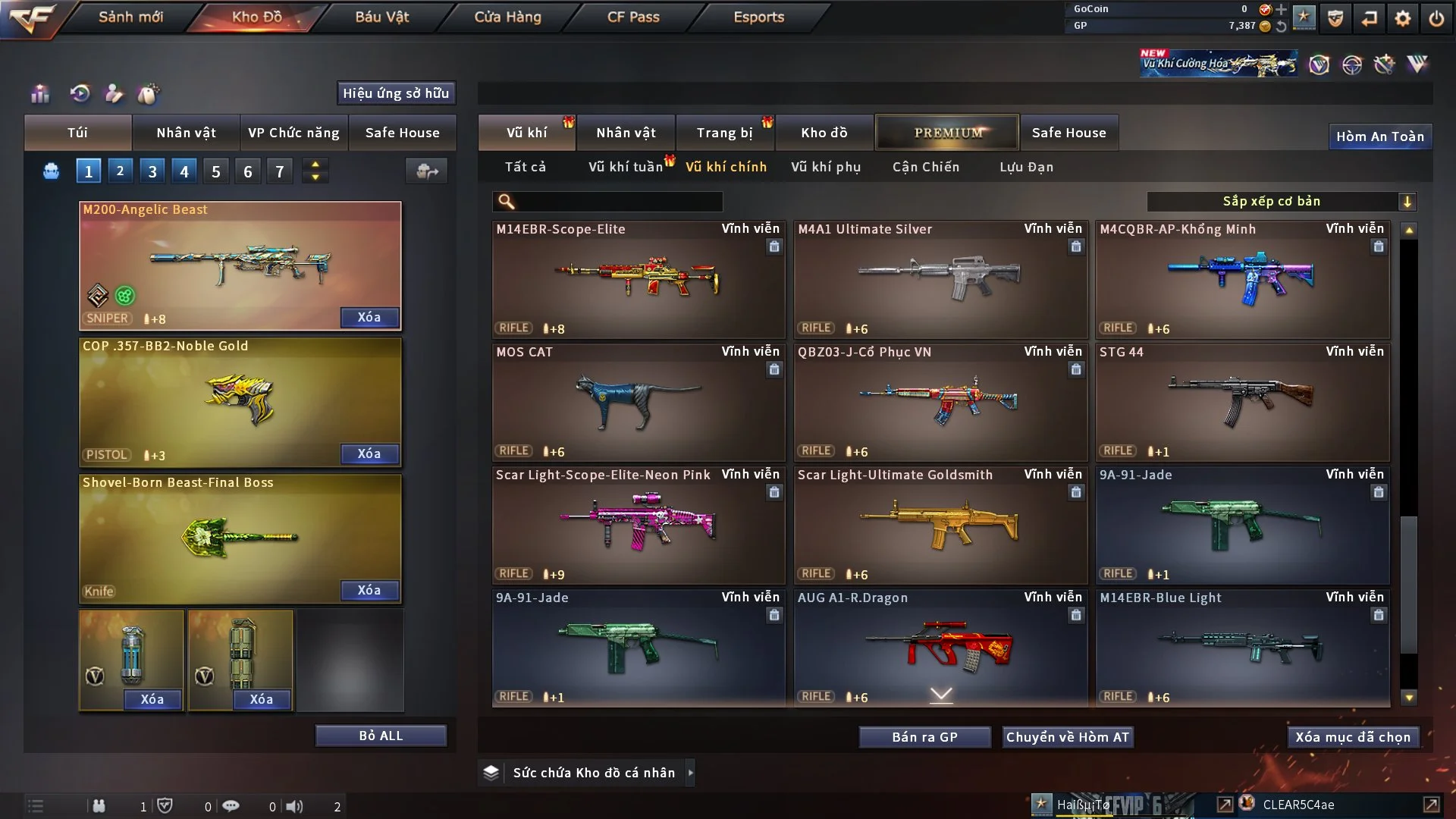Switch to the PREMIUM inventory tab
Viewport: 1456px width, 819px height.
click(x=947, y=133)
